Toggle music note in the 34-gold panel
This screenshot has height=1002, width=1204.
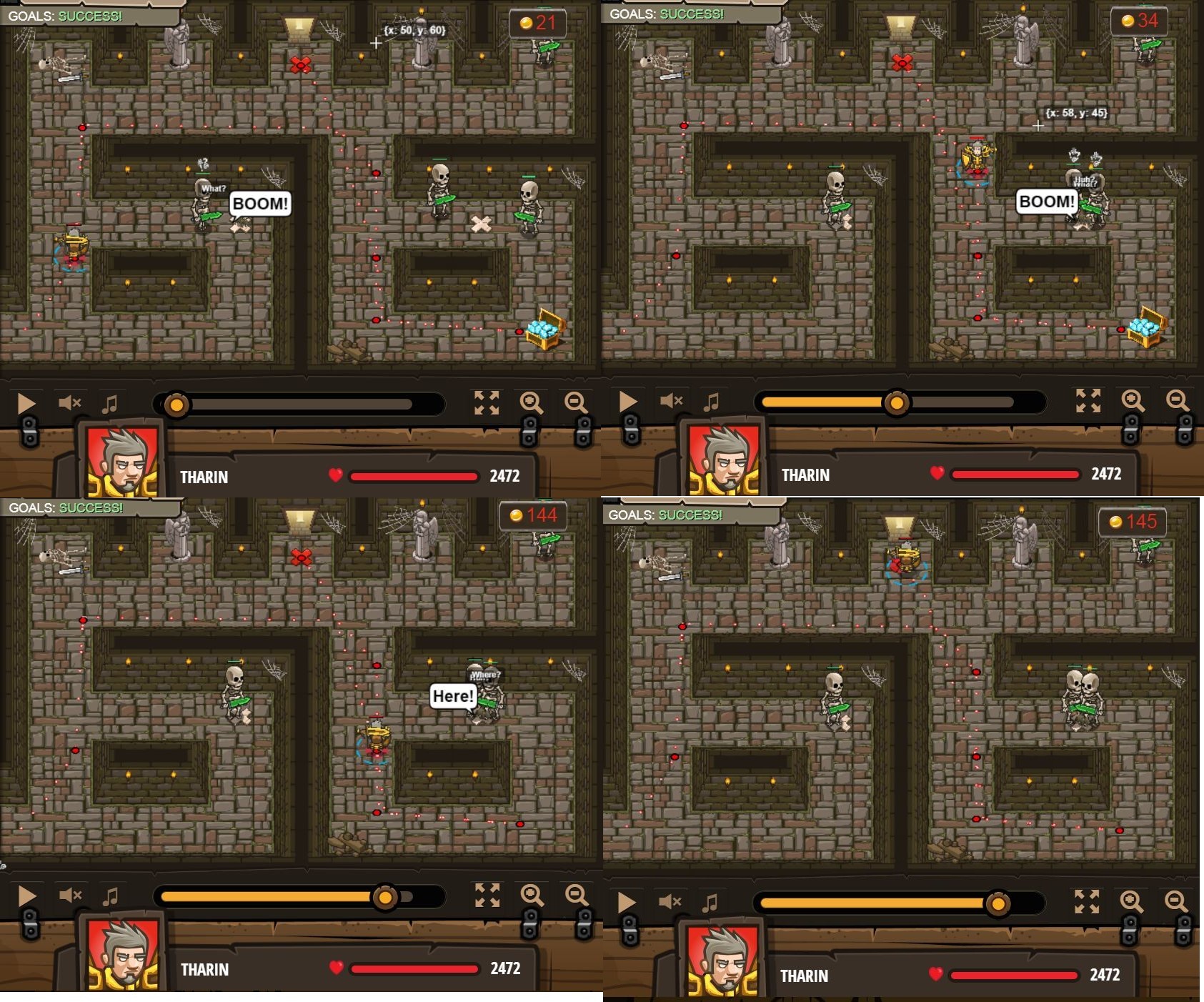coord(711,402)
